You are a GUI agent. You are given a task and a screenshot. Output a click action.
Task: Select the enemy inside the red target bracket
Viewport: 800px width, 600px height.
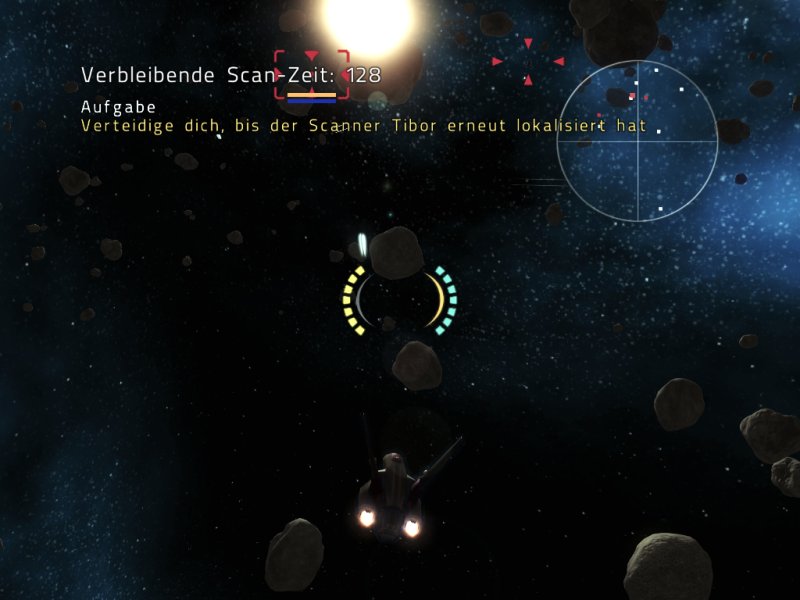tap(312, 74)
